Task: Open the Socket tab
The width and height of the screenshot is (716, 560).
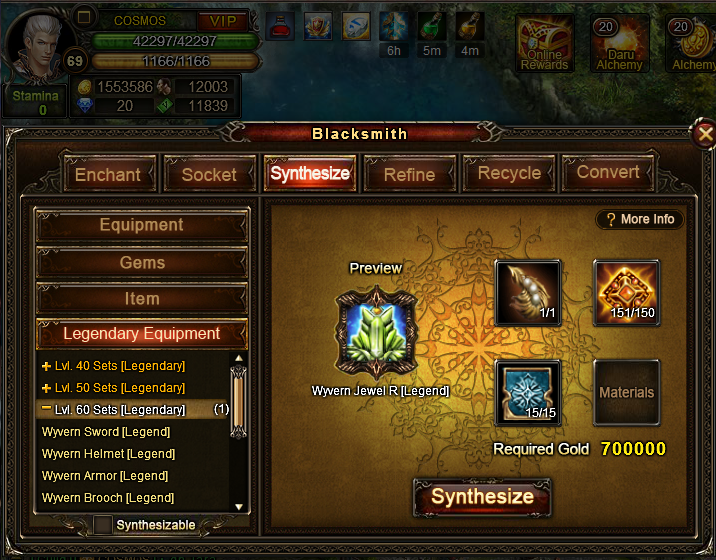Action: 209,174
